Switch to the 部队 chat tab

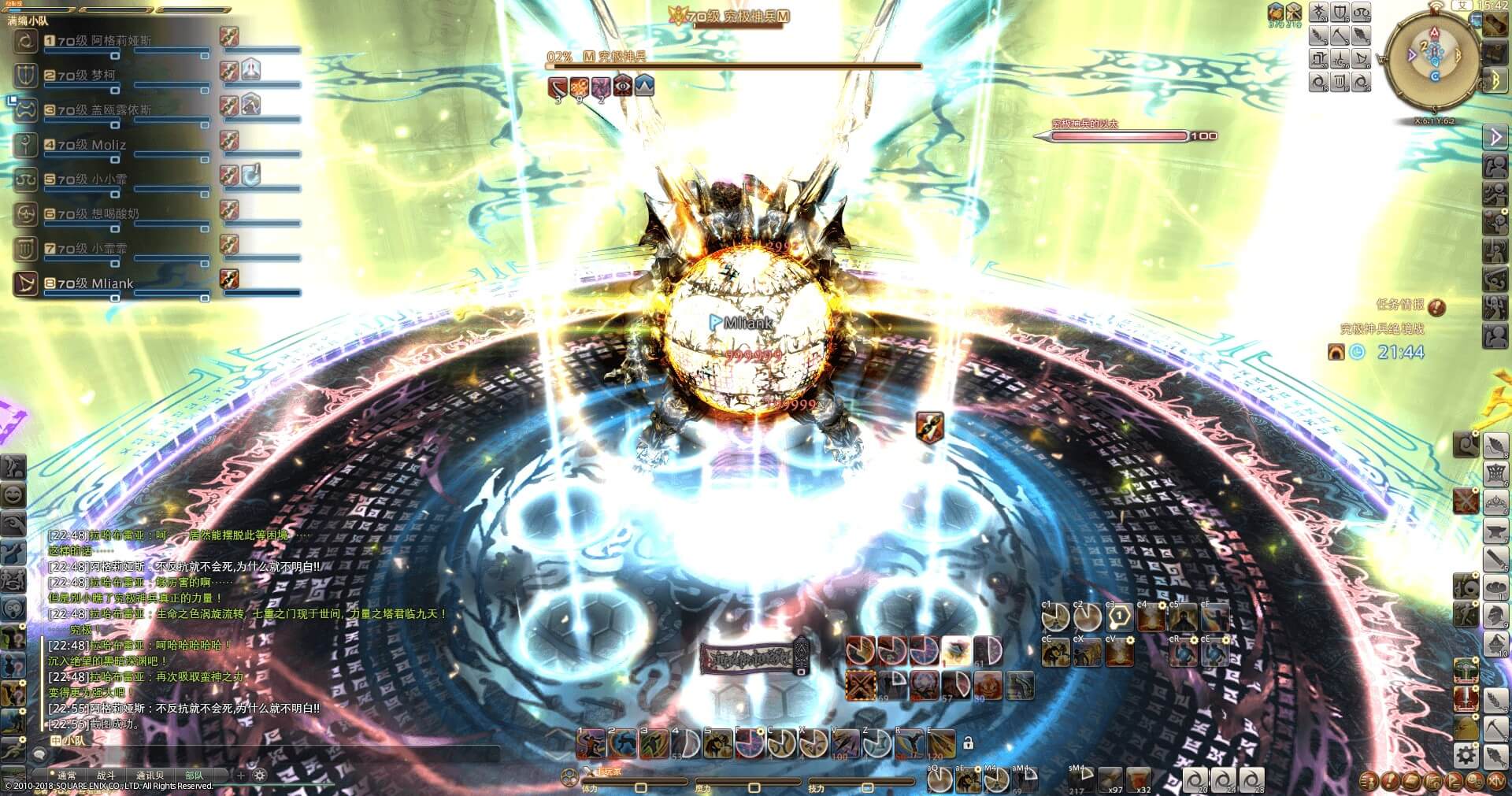coord(194,776)
